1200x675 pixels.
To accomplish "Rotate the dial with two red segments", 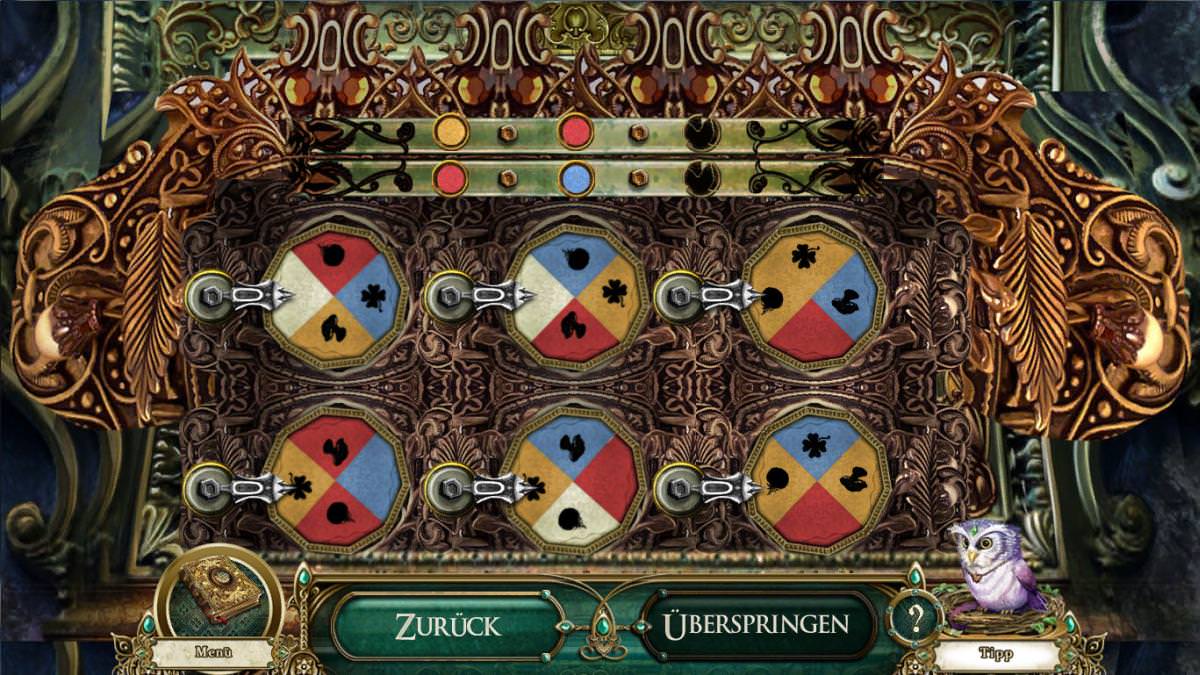I will [335, 481].
